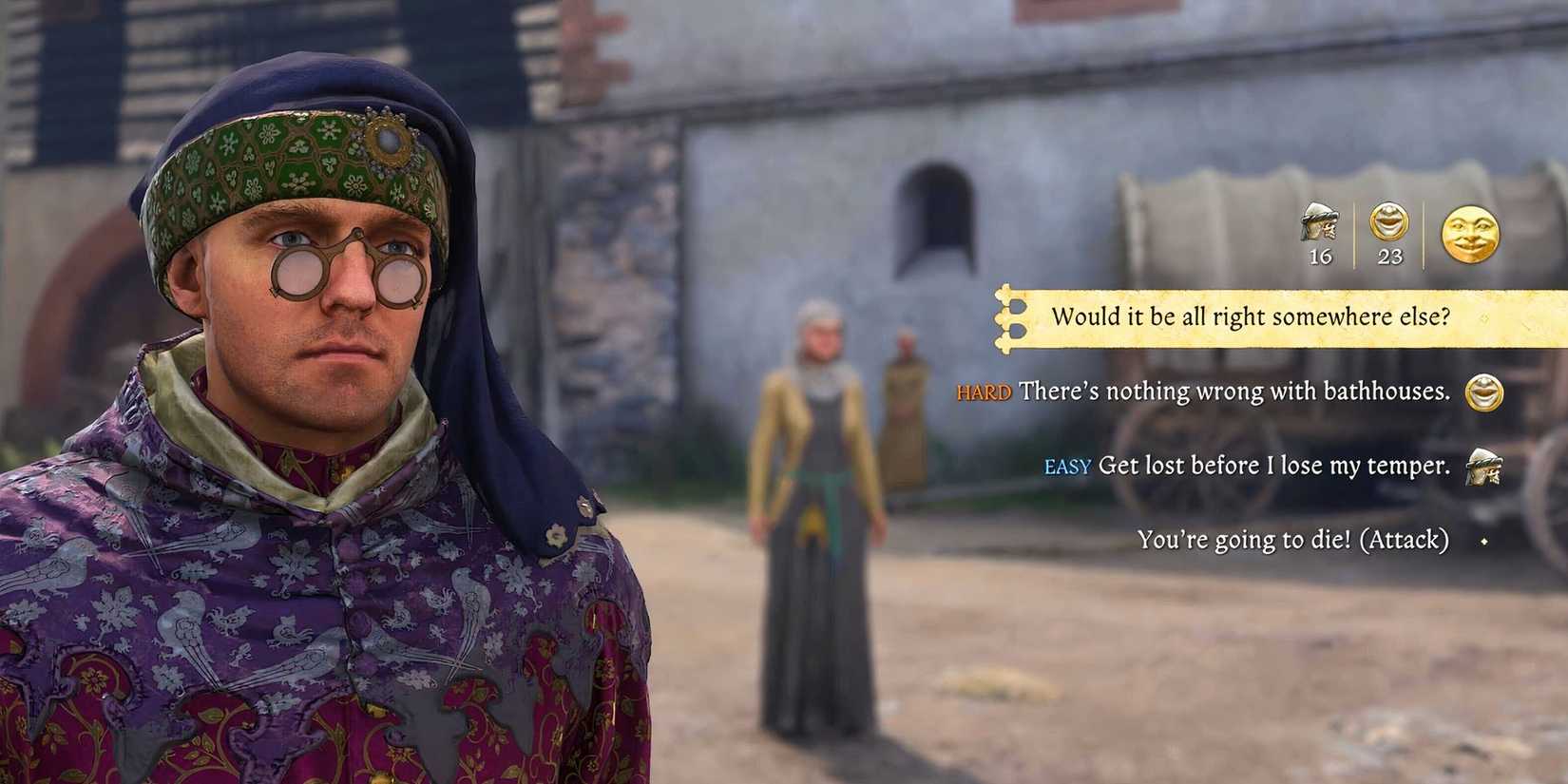The height and width of the screenshot is (784, 1568).
Task: Select the golden speech charisma icon showing 23
Action: (x=1389, y=223)
